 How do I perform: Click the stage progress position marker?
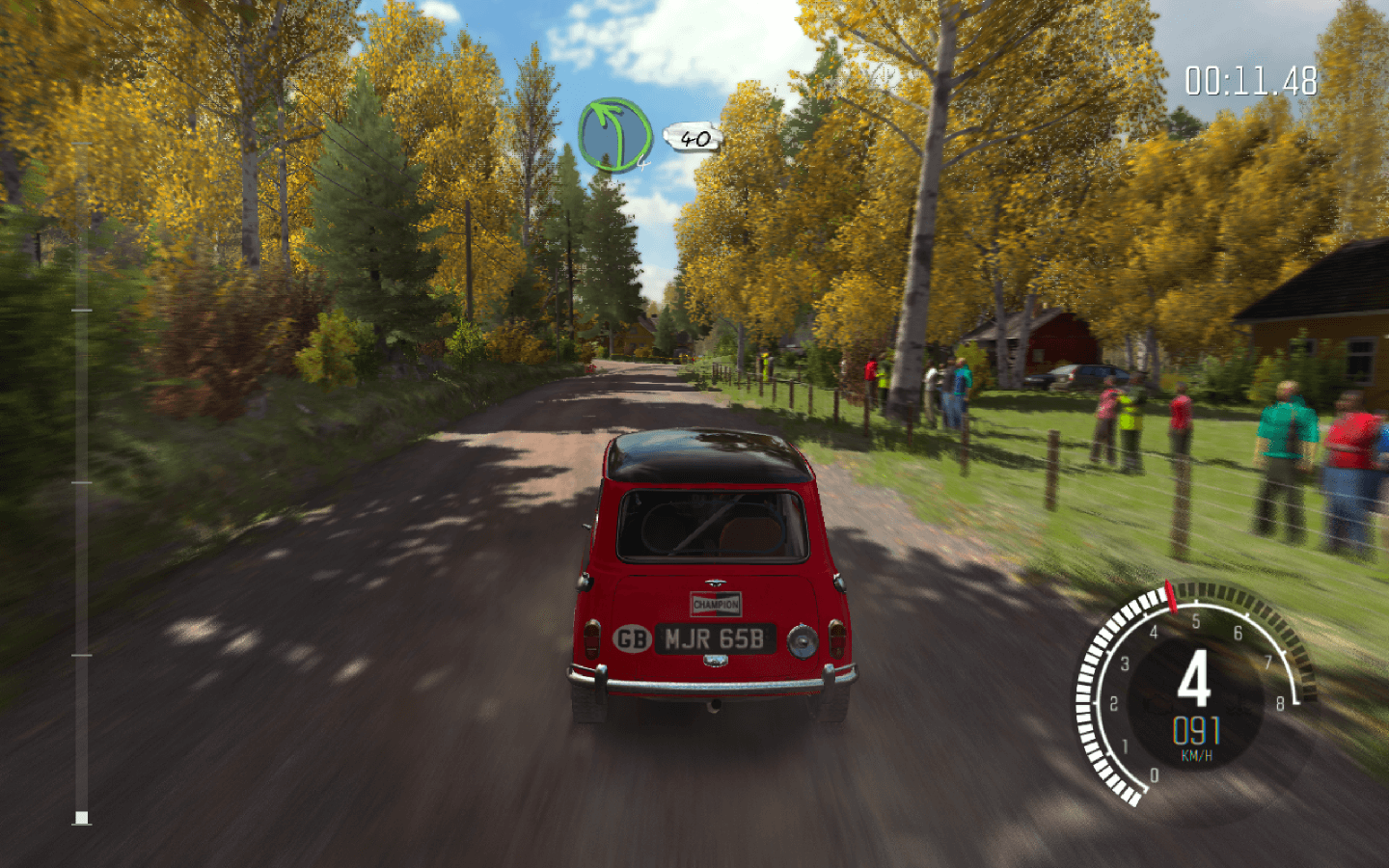coord(82,818)
